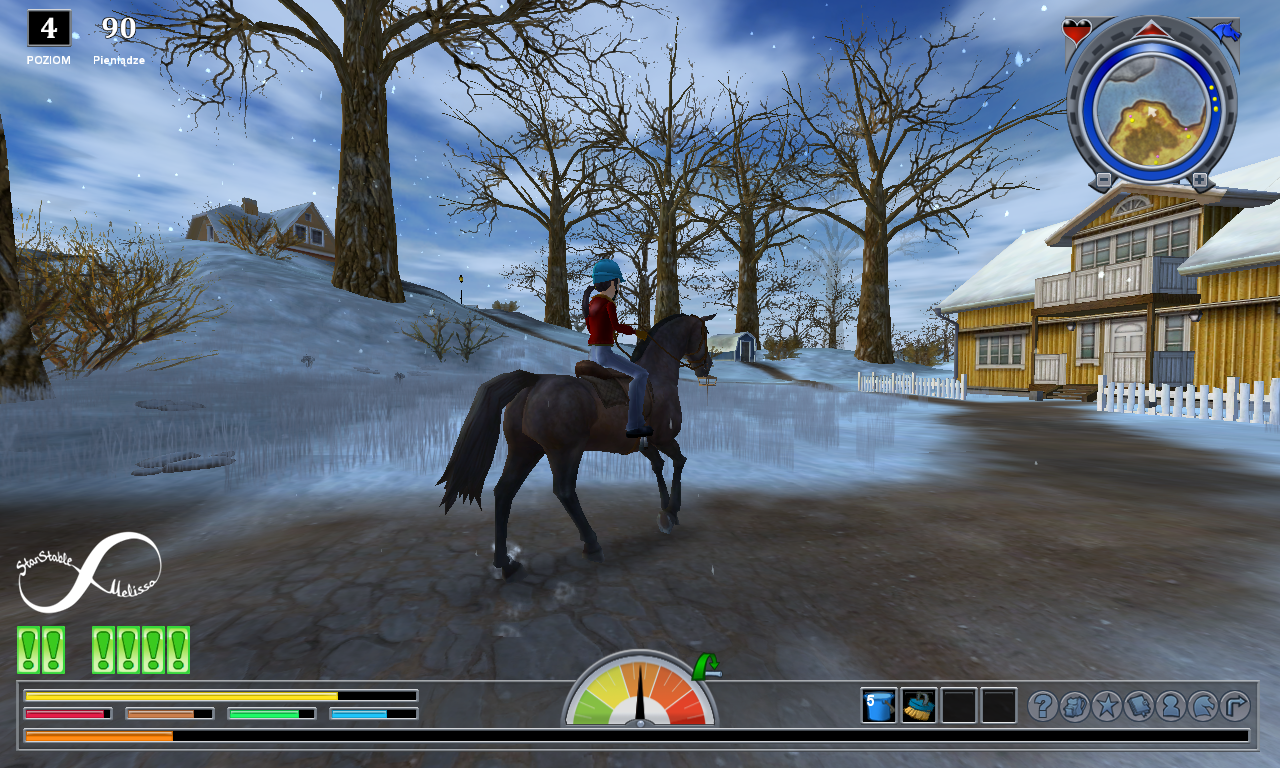Select the red compass arrow atop the minimap
This screenshot has height=768, width=1280.
pos(1151,32)
